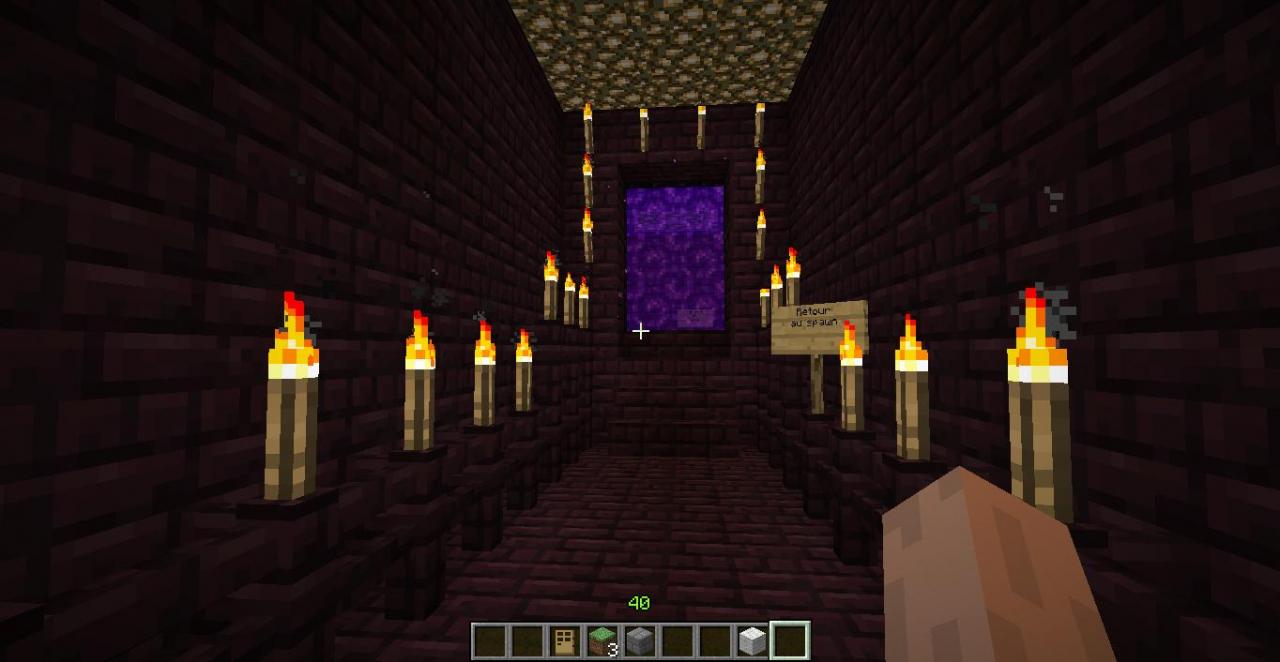The height and width of the screenshot is (662, 1280).
Task: Select the white block hotbar slot
Action: click(x=752, y=641)
